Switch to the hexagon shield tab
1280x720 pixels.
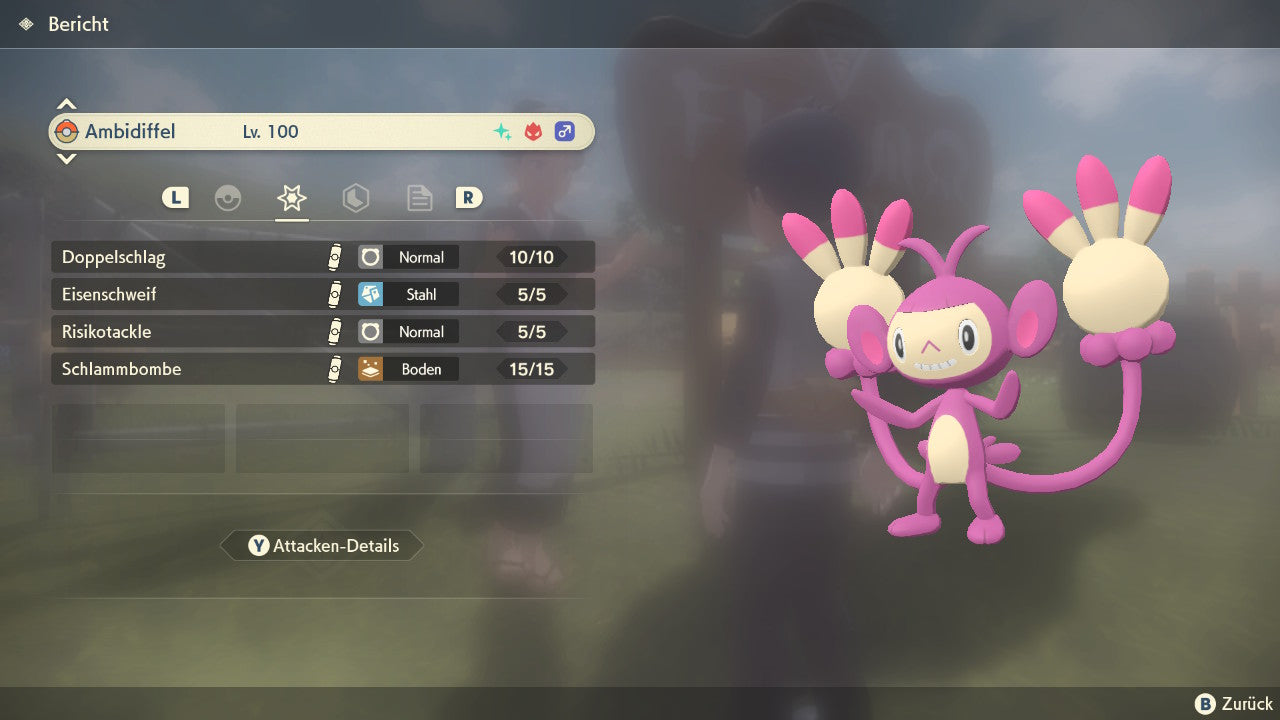coord(355,198)
